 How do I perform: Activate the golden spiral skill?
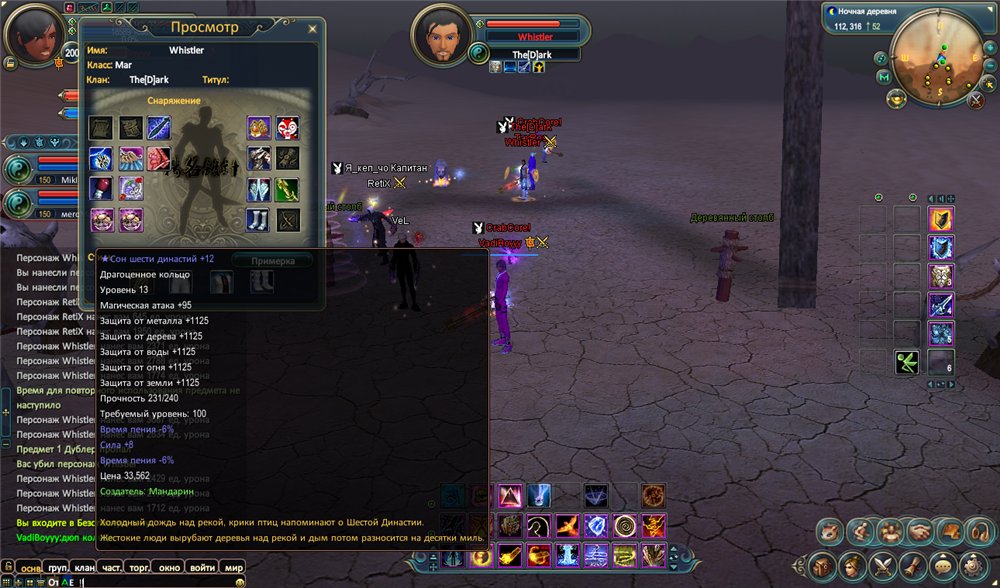[x=625, y=525]
